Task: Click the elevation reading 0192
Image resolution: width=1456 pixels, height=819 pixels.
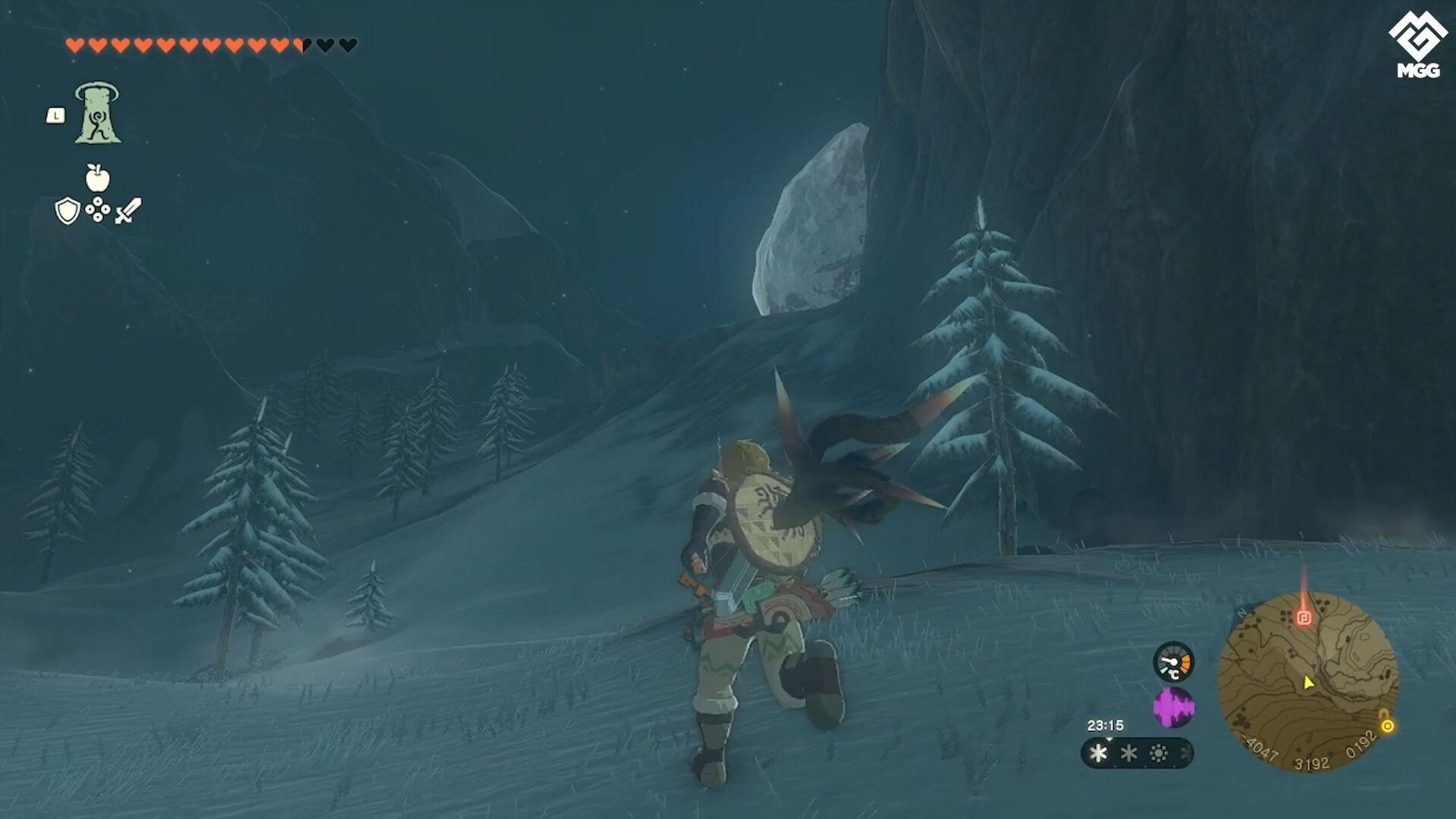Action: pyautogui.click(x=1361, y=744)
